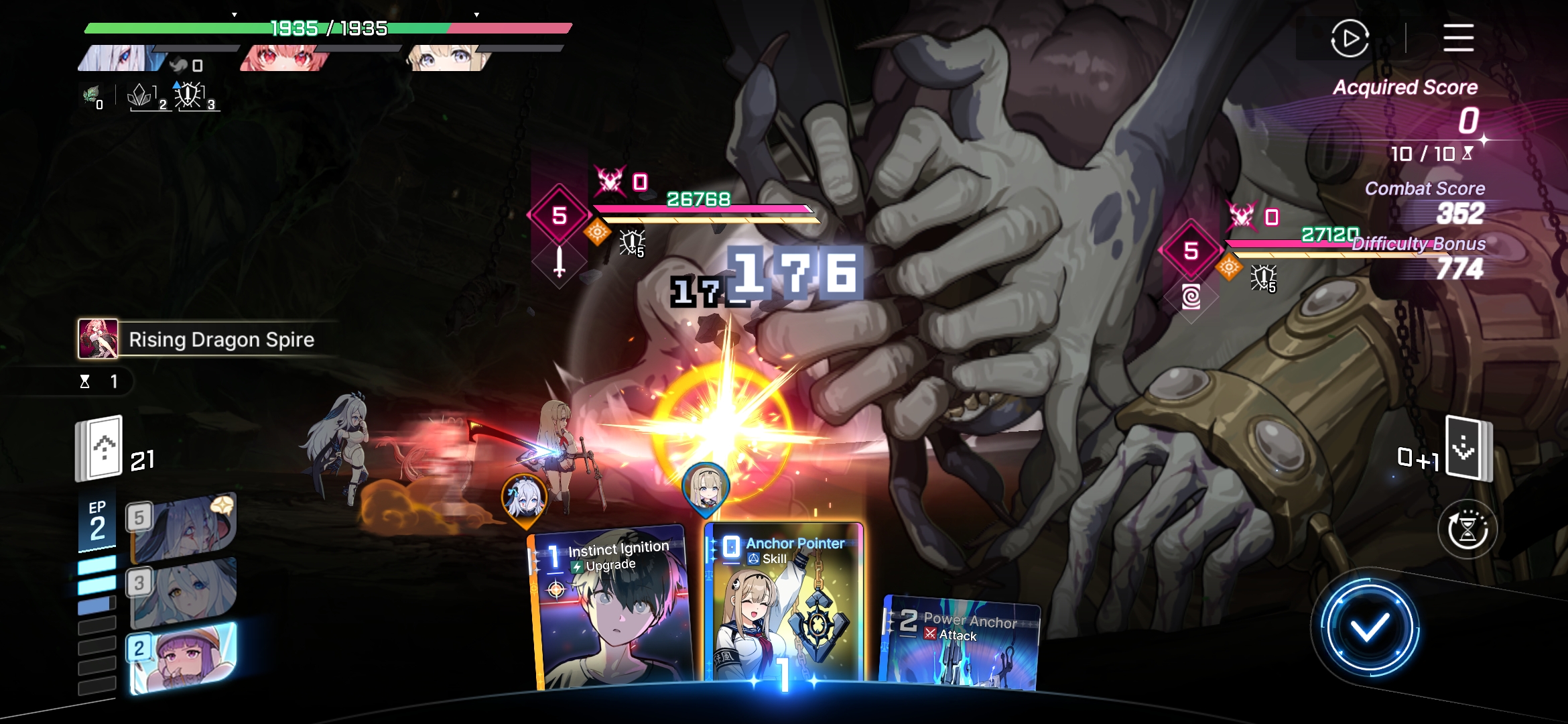Choose the Power Anchor attack card
The image size is (1568, 724).
click(962, 644)
